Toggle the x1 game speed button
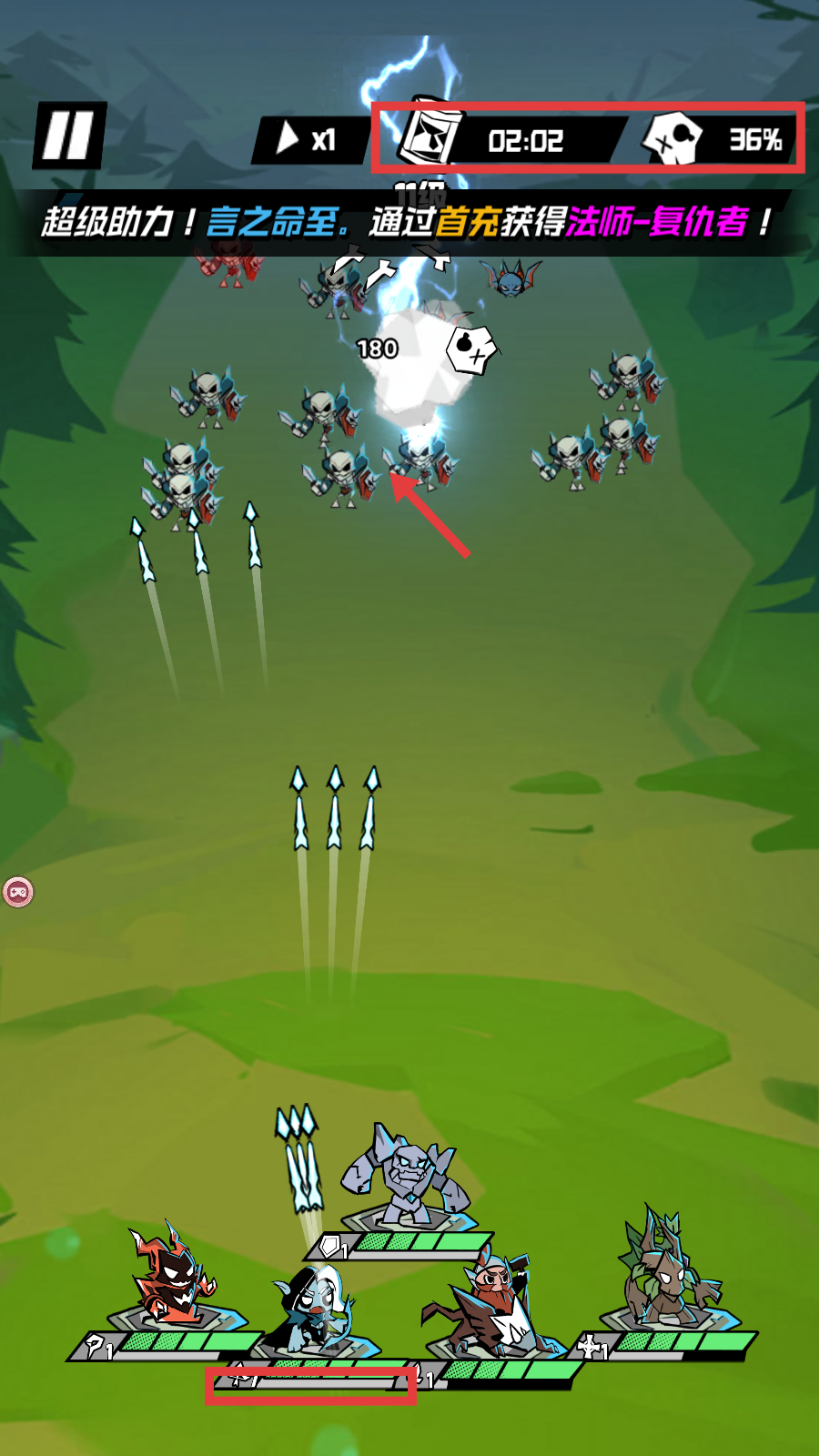This screenshot has width=819, height=1456. 308,139
